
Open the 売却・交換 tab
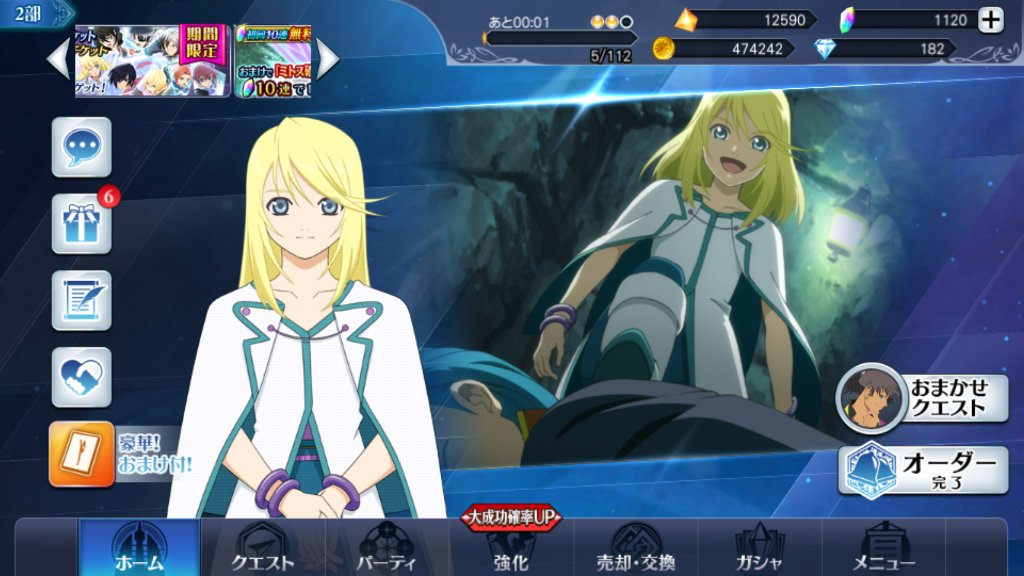(636, 548)
